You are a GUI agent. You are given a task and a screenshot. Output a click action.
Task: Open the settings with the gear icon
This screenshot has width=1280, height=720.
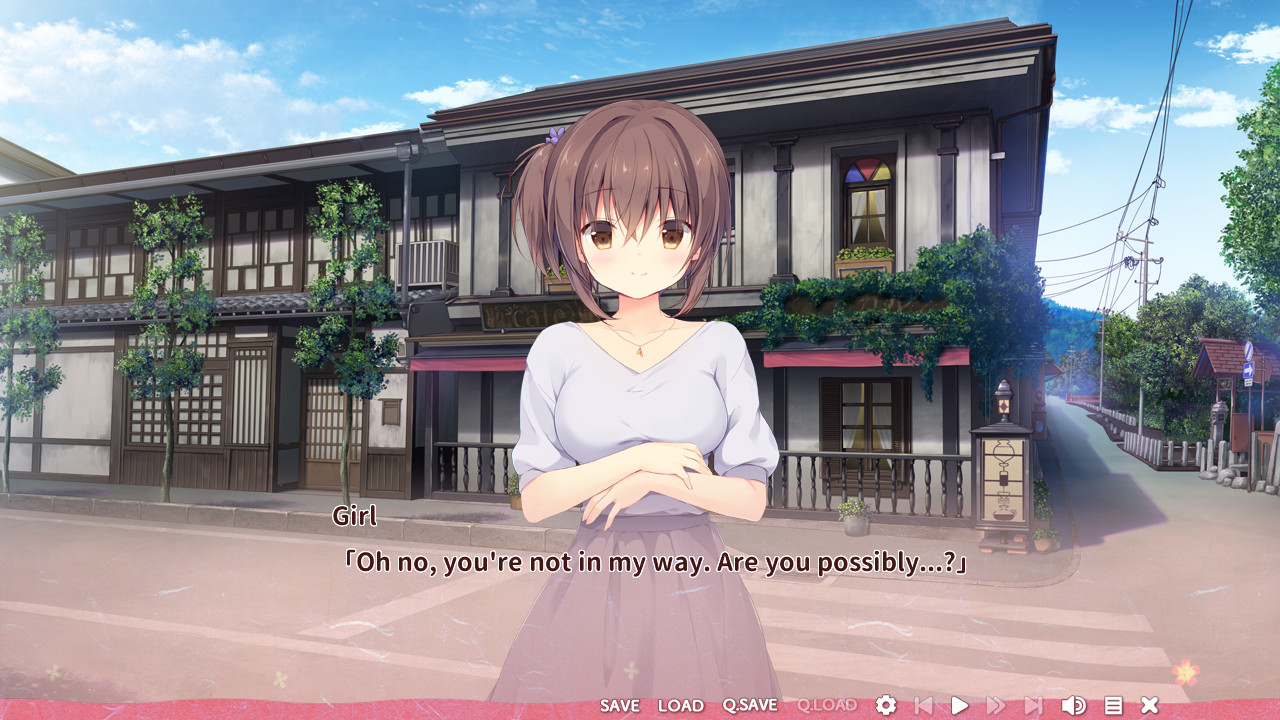tap(887, 706)
